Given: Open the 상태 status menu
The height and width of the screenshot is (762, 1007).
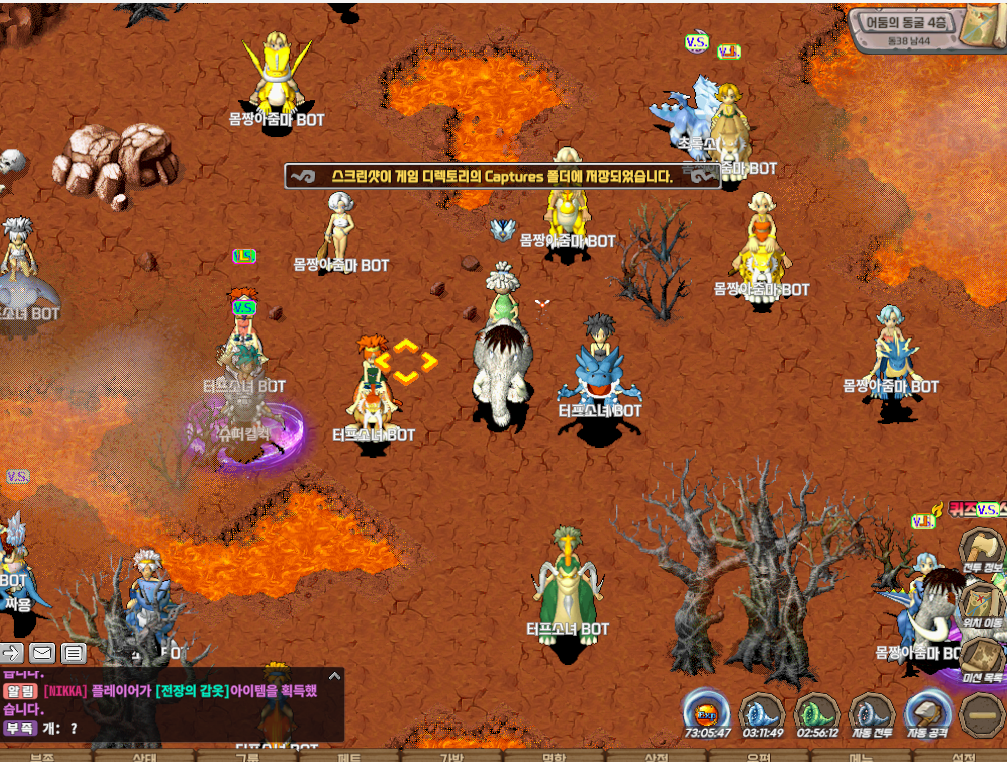Looking at the screenshot, I should [144, 756].
